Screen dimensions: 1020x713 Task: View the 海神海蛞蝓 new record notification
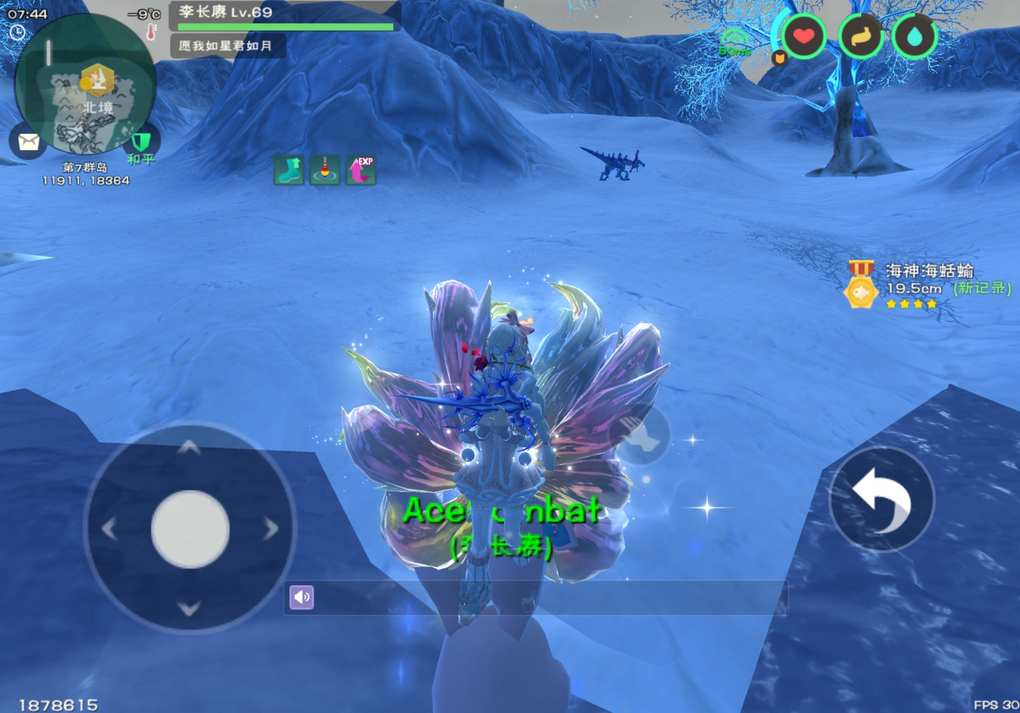point(915,285)
